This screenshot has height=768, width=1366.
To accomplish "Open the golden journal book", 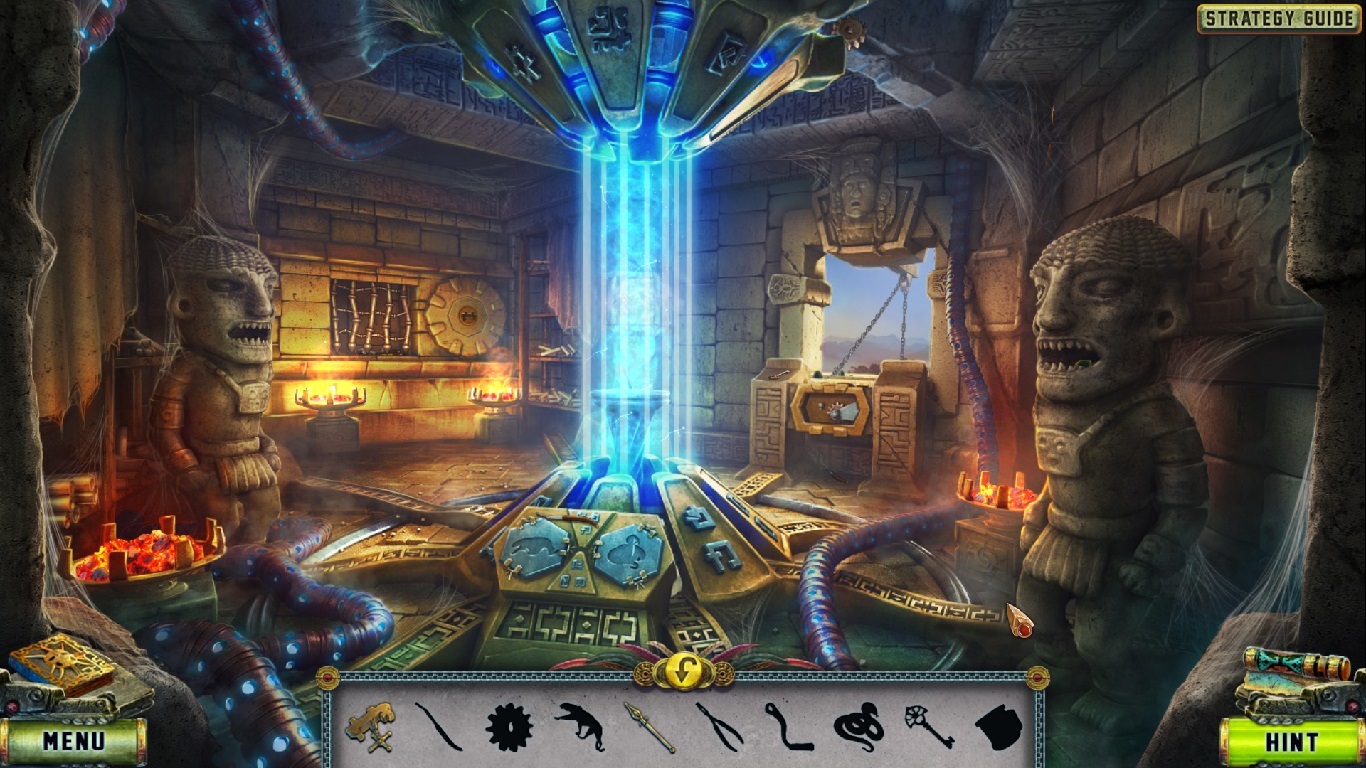I will (x=62, y=660).
